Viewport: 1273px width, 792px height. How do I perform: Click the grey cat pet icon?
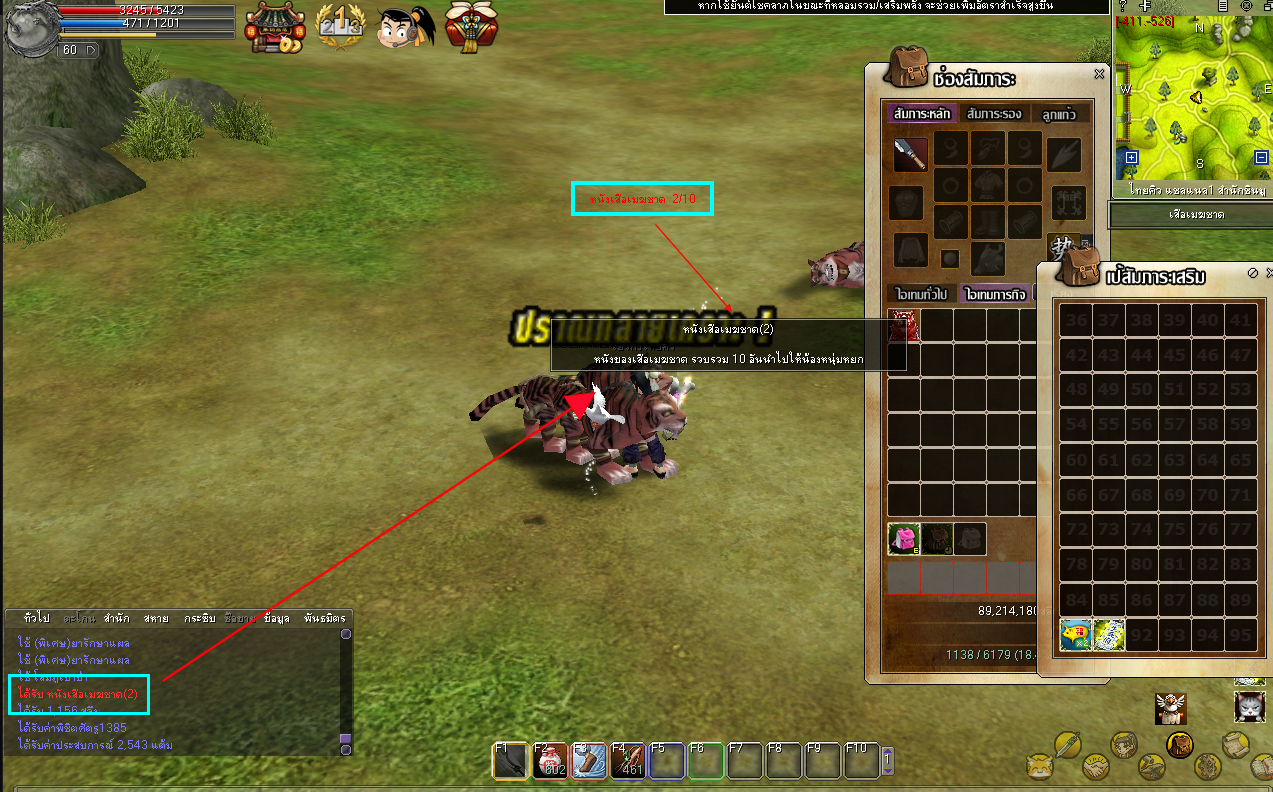[1249, 707]
